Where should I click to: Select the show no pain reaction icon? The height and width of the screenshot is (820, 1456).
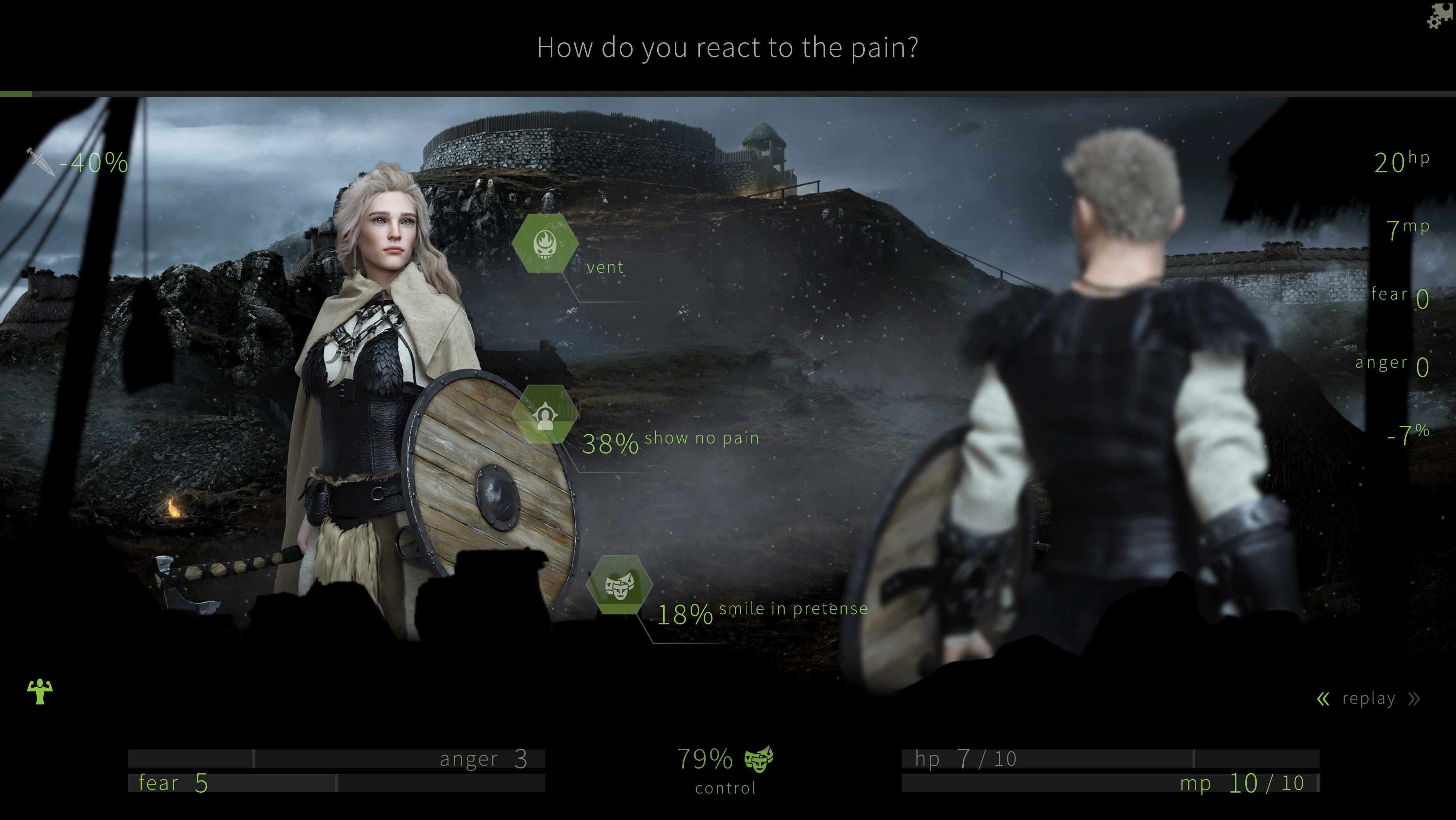pos(546,414)
